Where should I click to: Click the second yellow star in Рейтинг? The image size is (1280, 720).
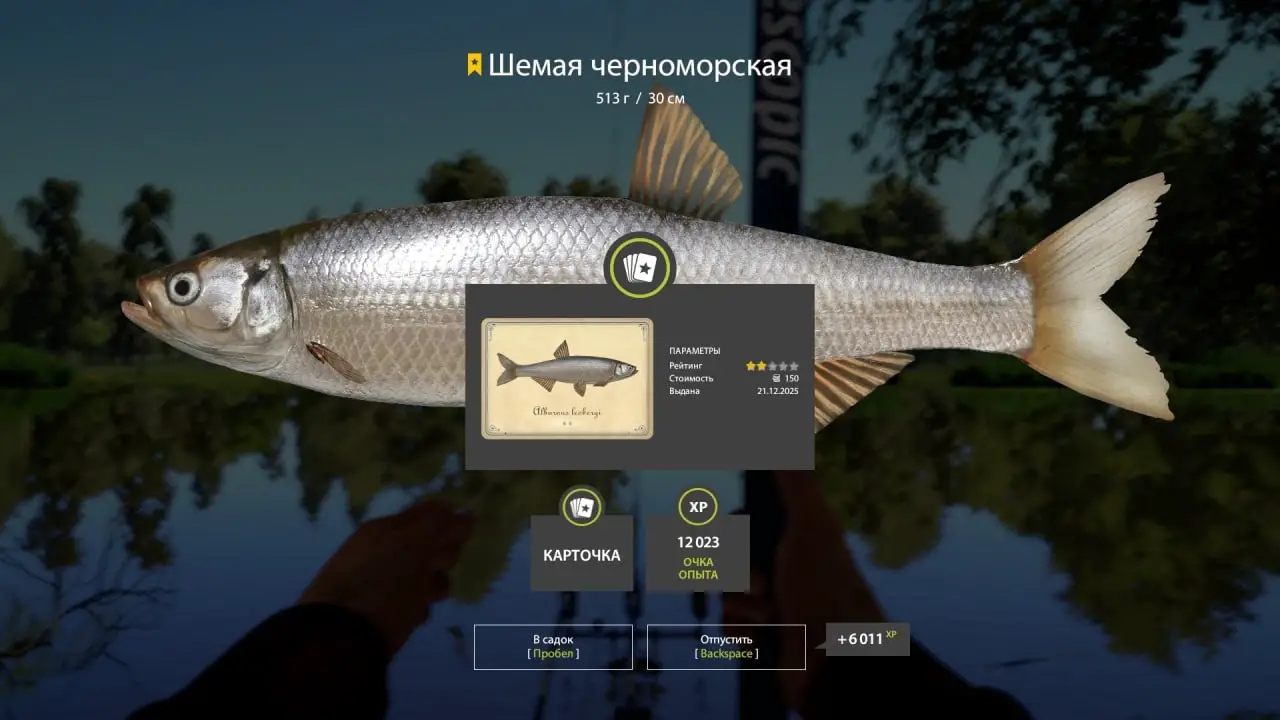pyautogui.click(x=762, y=366)
